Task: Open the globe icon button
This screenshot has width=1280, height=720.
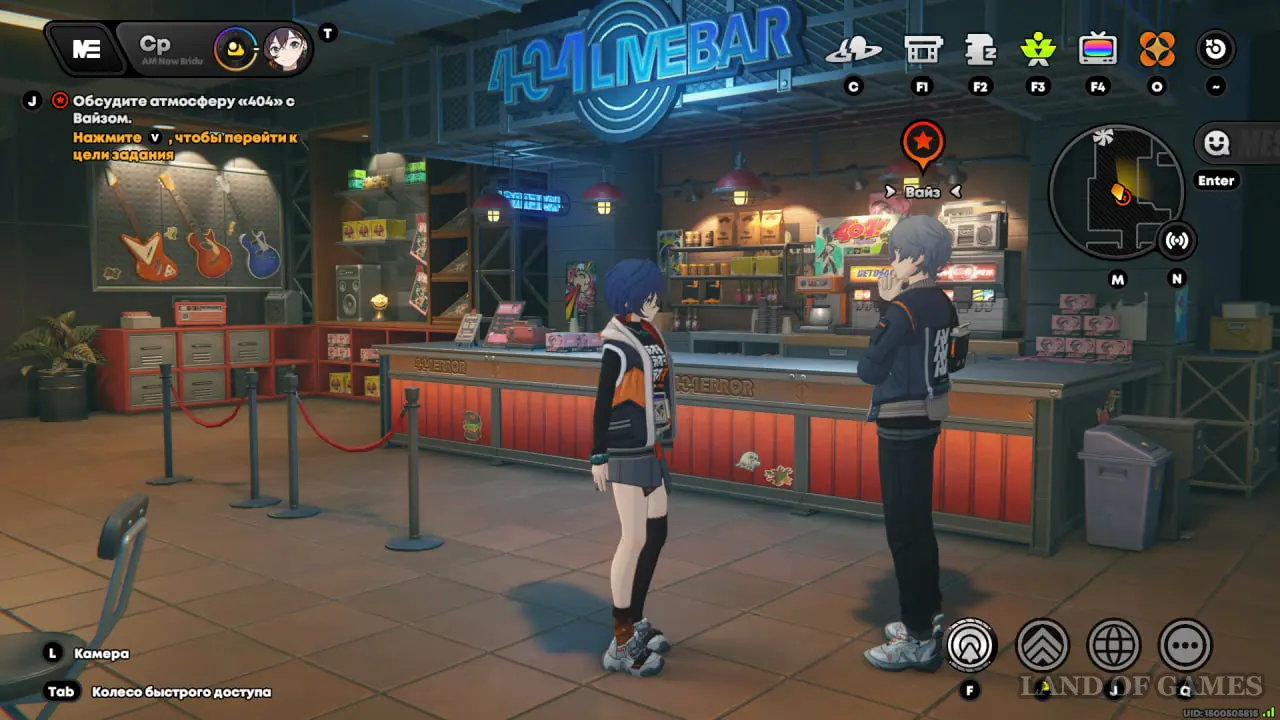Action: click(x=1114, y=645)
